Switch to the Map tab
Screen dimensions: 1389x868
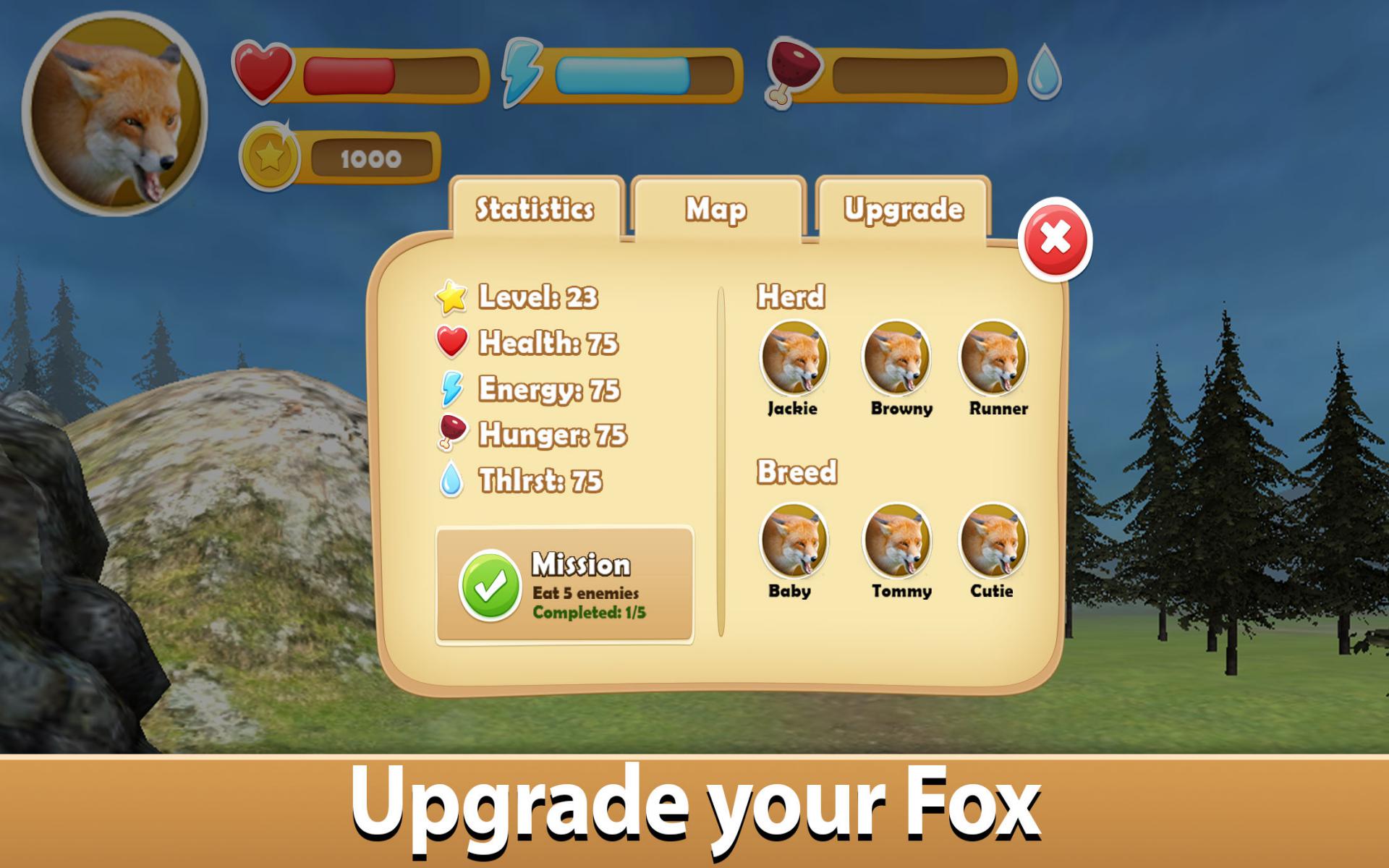pos(716,209)
